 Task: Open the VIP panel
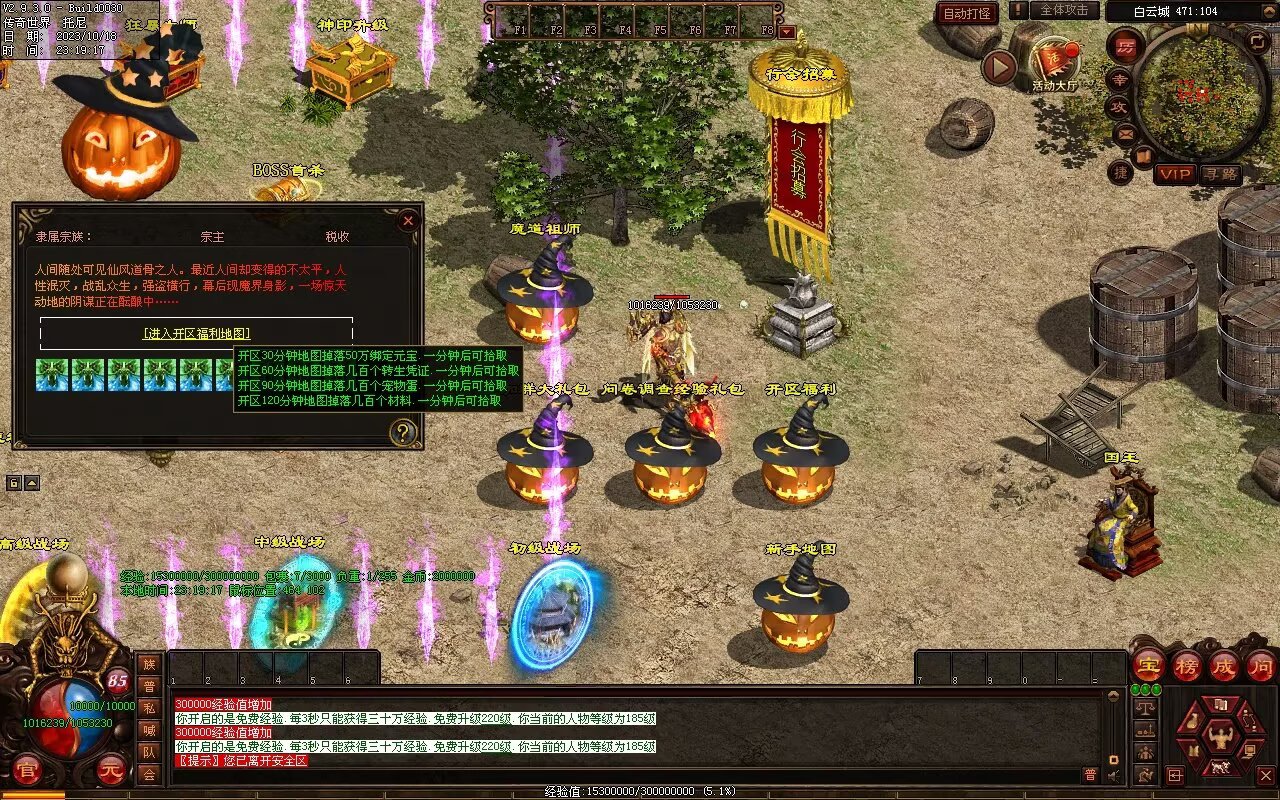coord(1175,174)
